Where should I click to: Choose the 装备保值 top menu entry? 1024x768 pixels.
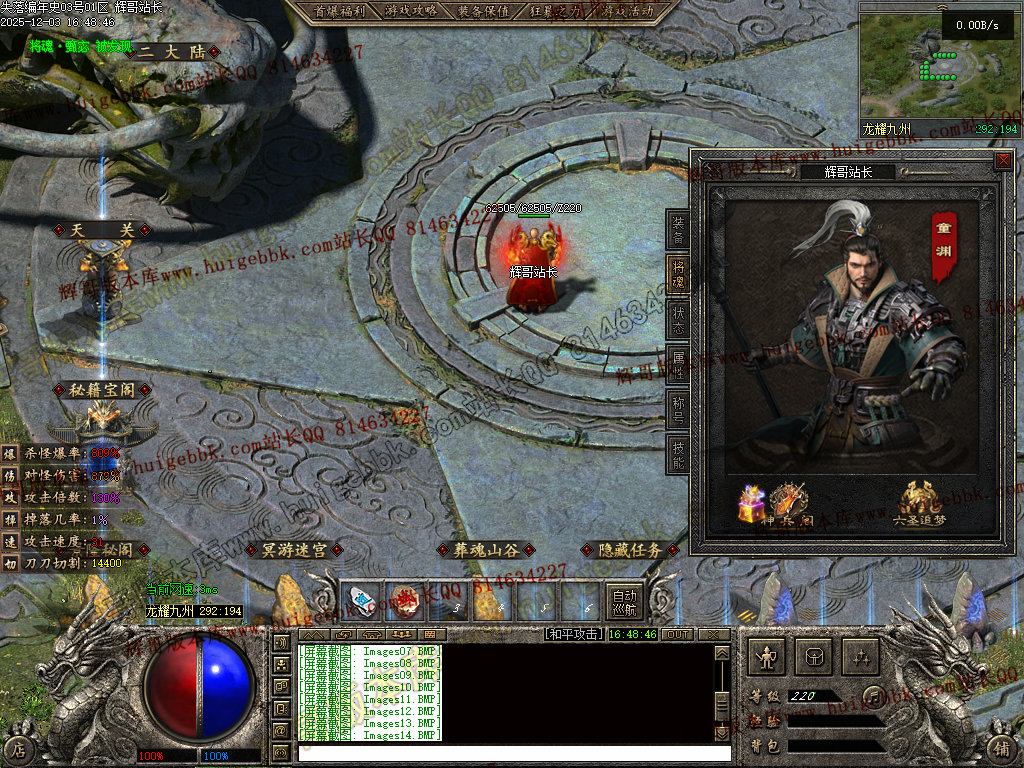point(483,11)
